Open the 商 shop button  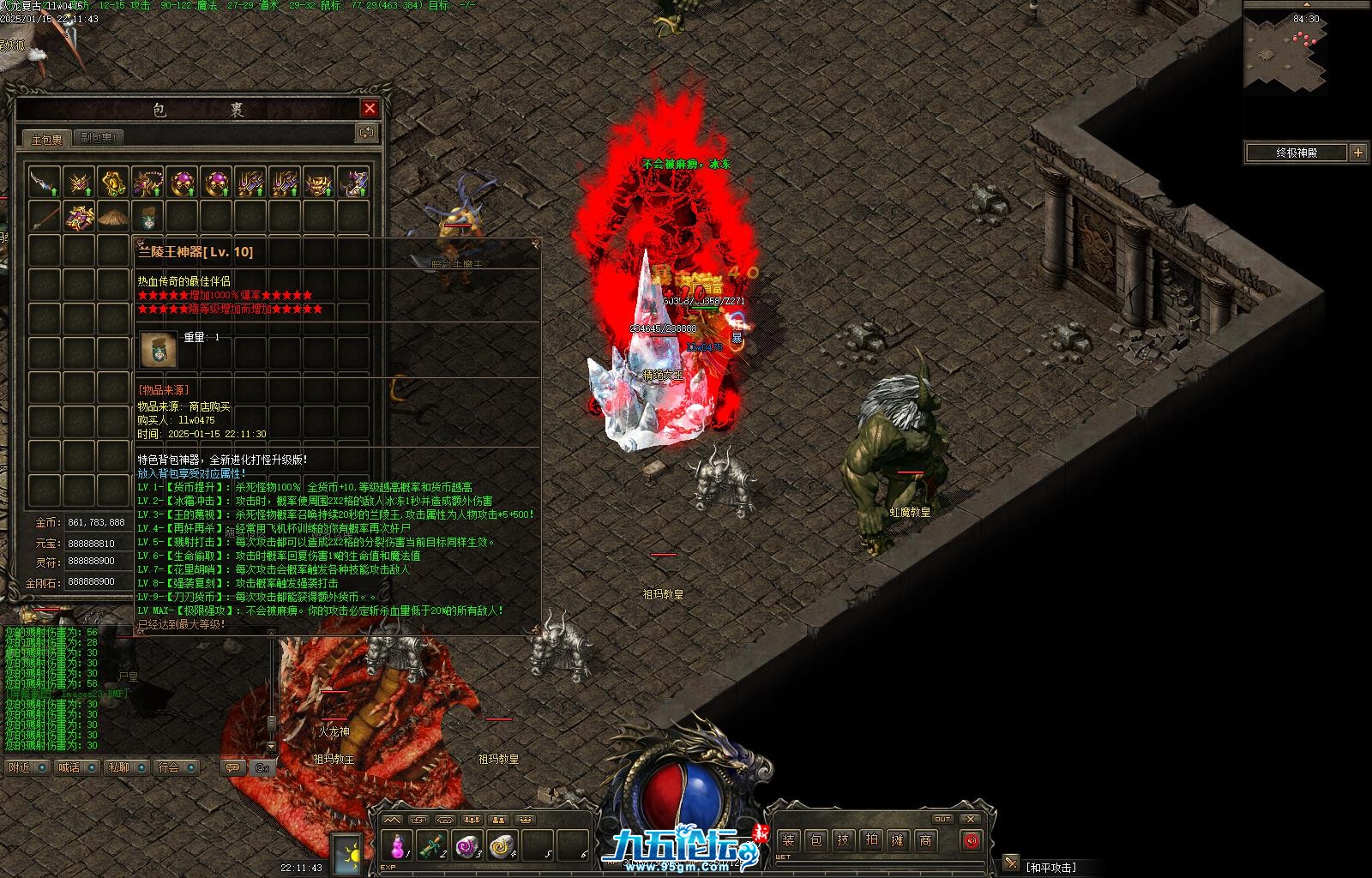point(925,840)
